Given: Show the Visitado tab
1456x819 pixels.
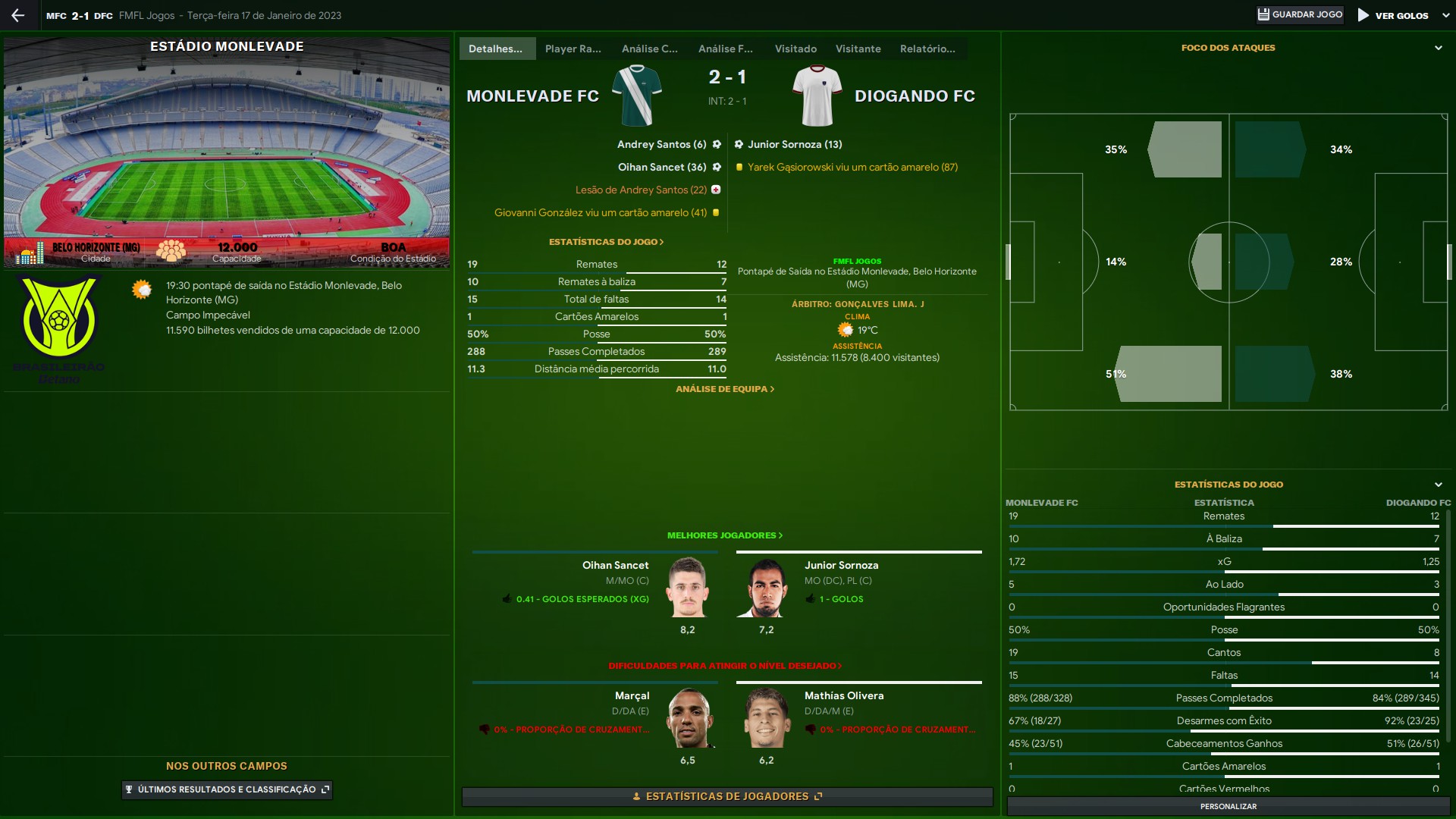Looking at the screenshot, I should tap(795, 49).
